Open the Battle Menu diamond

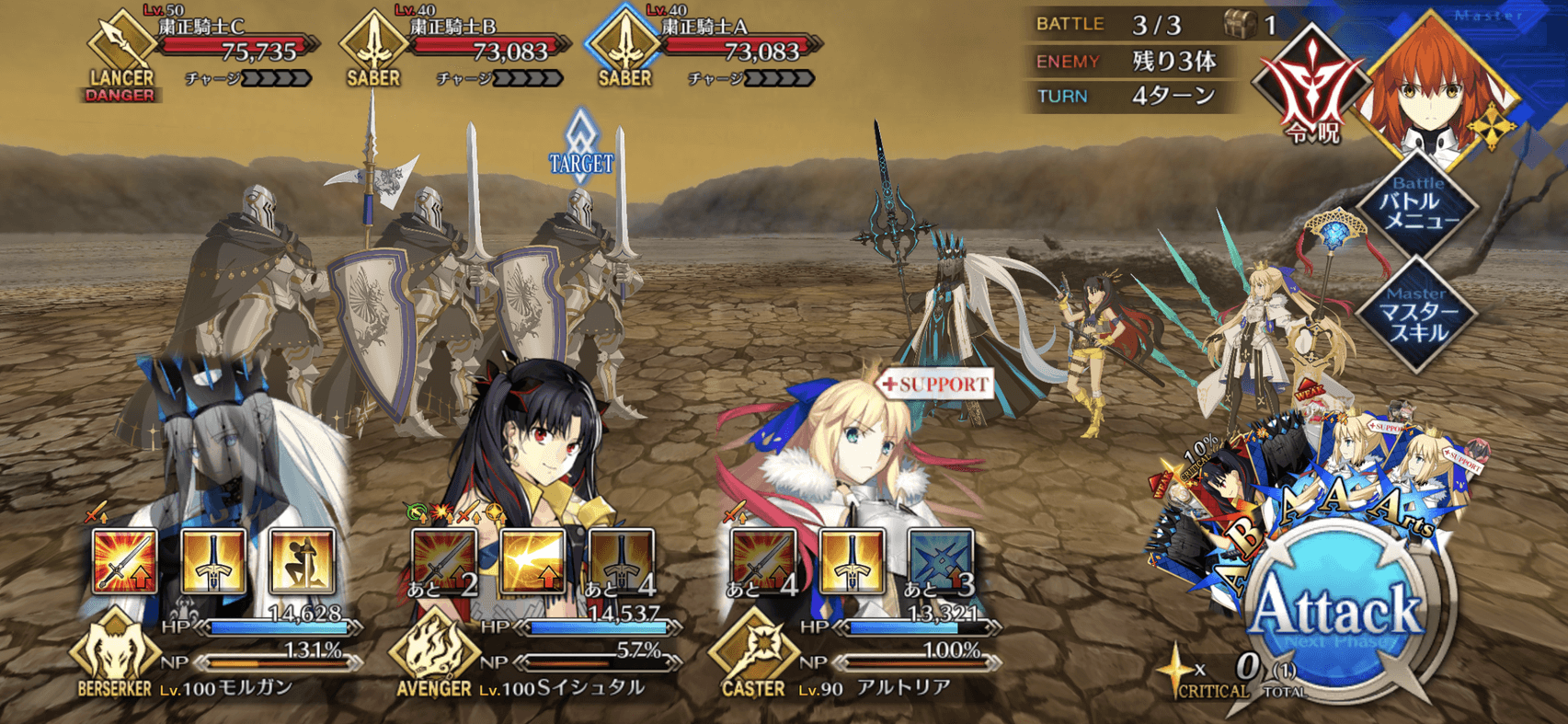tap(1417, 207)
